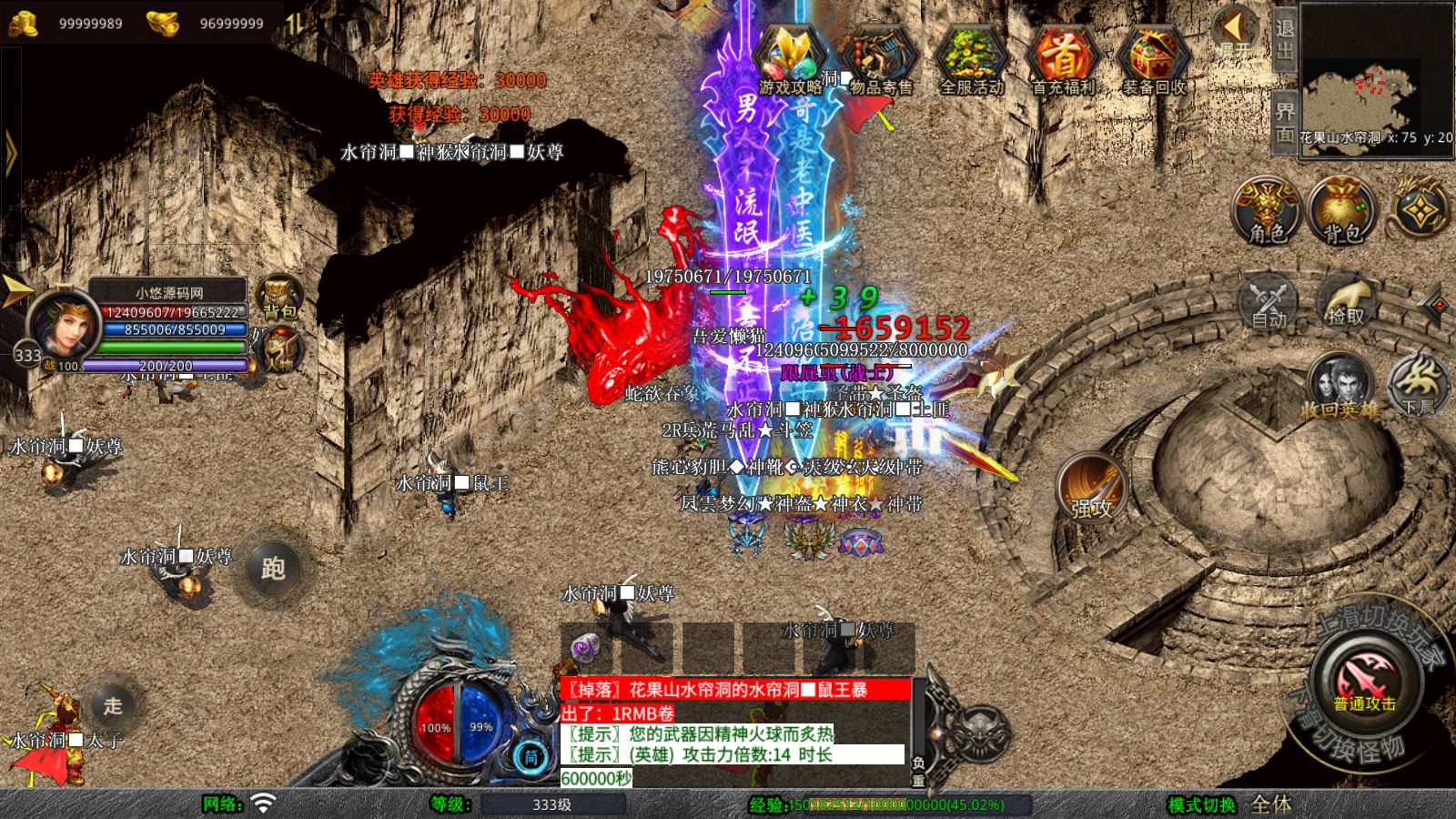This screenshot has width=1456, height=819.
Task: Tap the 捡取 pickup hand button
Action: [1346, 300]
